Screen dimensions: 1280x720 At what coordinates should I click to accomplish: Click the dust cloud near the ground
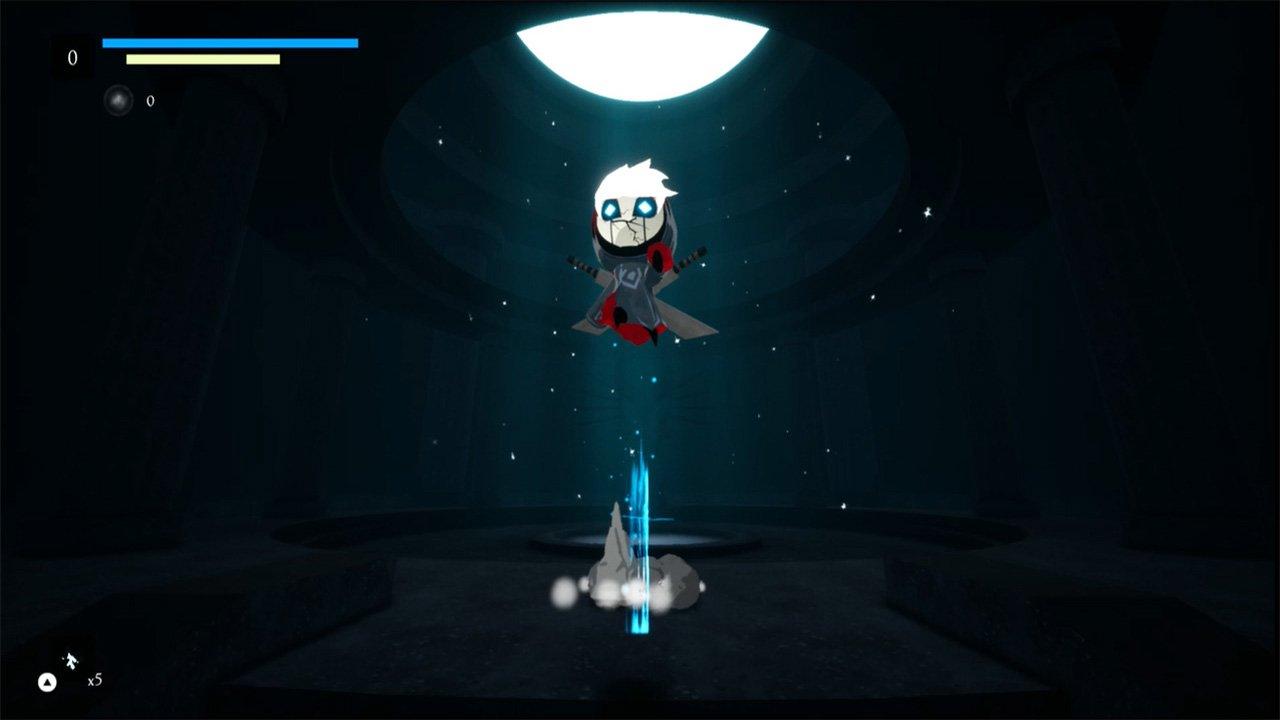click(565, 590)
